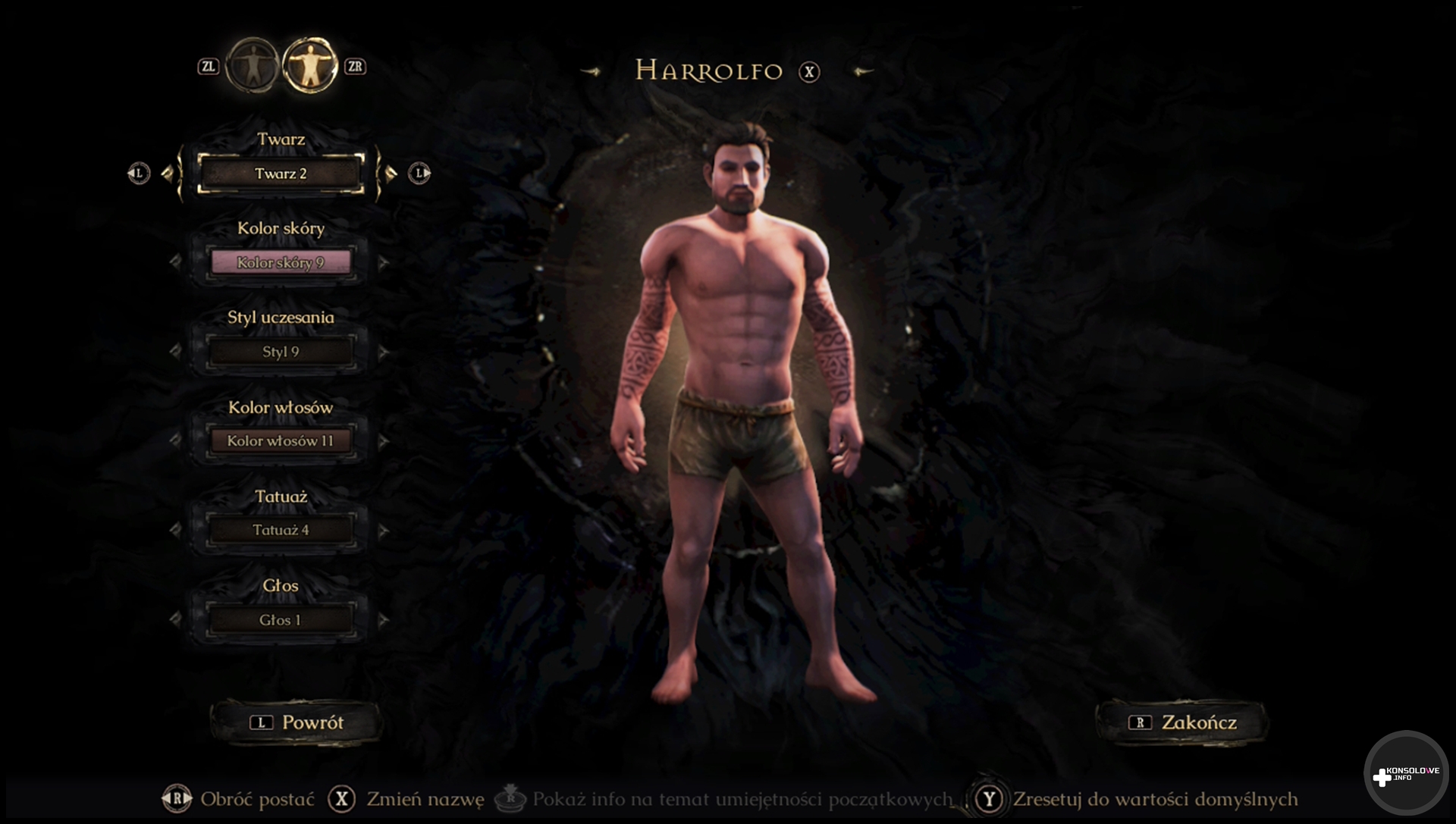Screen dimensions: 1456x824
Task: Advance to the next hairstyle
Action: [x=384, y=352]
